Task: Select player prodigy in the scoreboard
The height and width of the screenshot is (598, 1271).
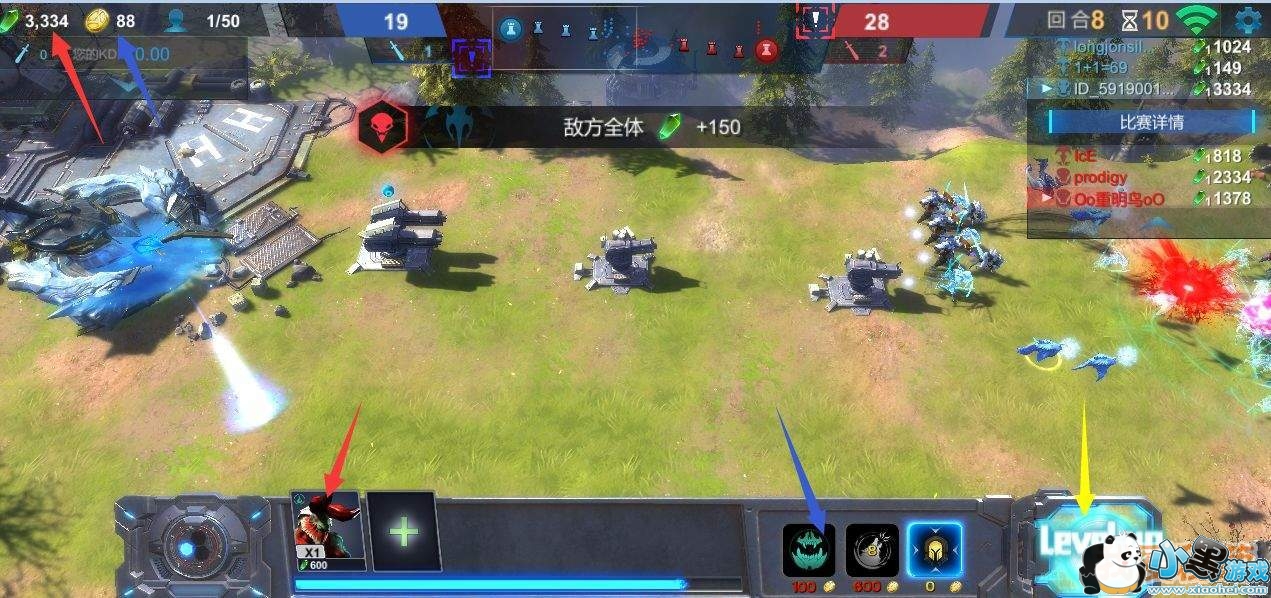Action: (1101, 177)
